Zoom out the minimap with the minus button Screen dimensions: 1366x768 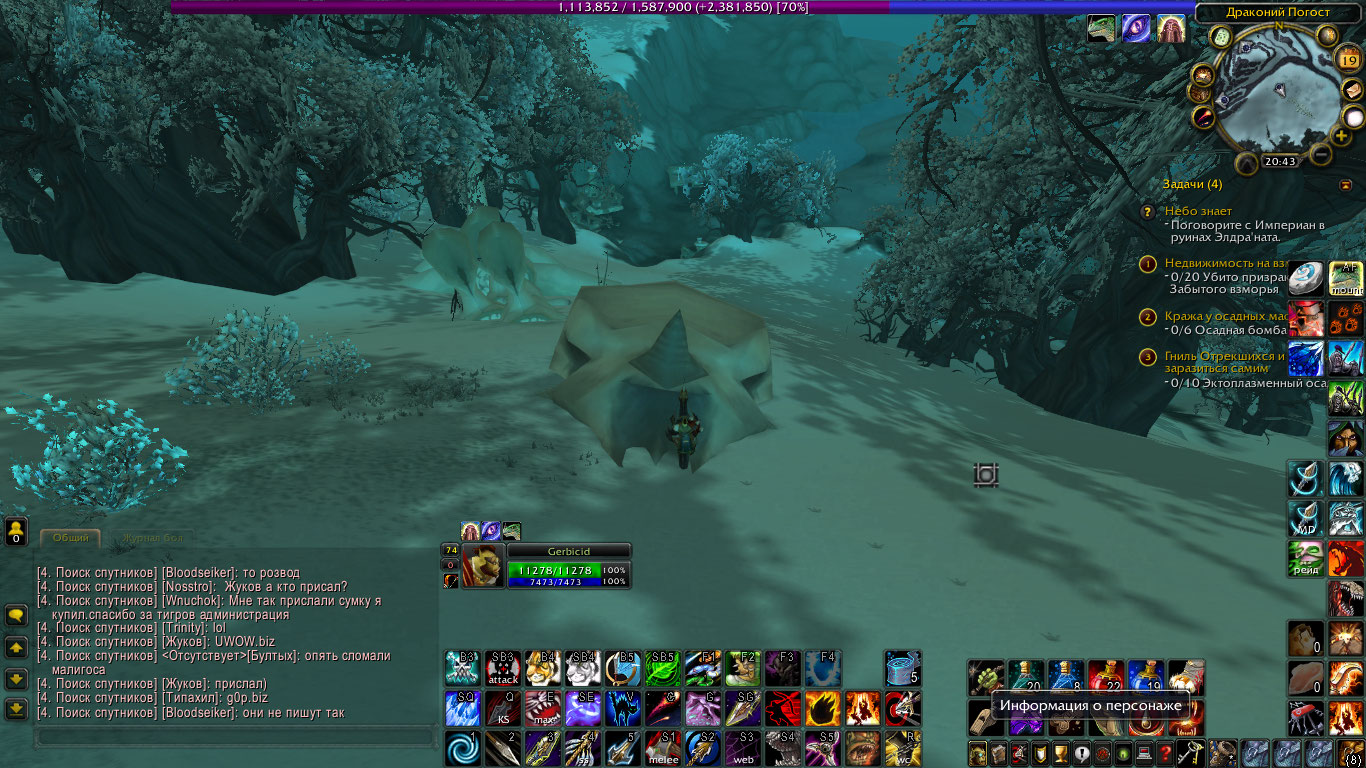[1320, 155]
